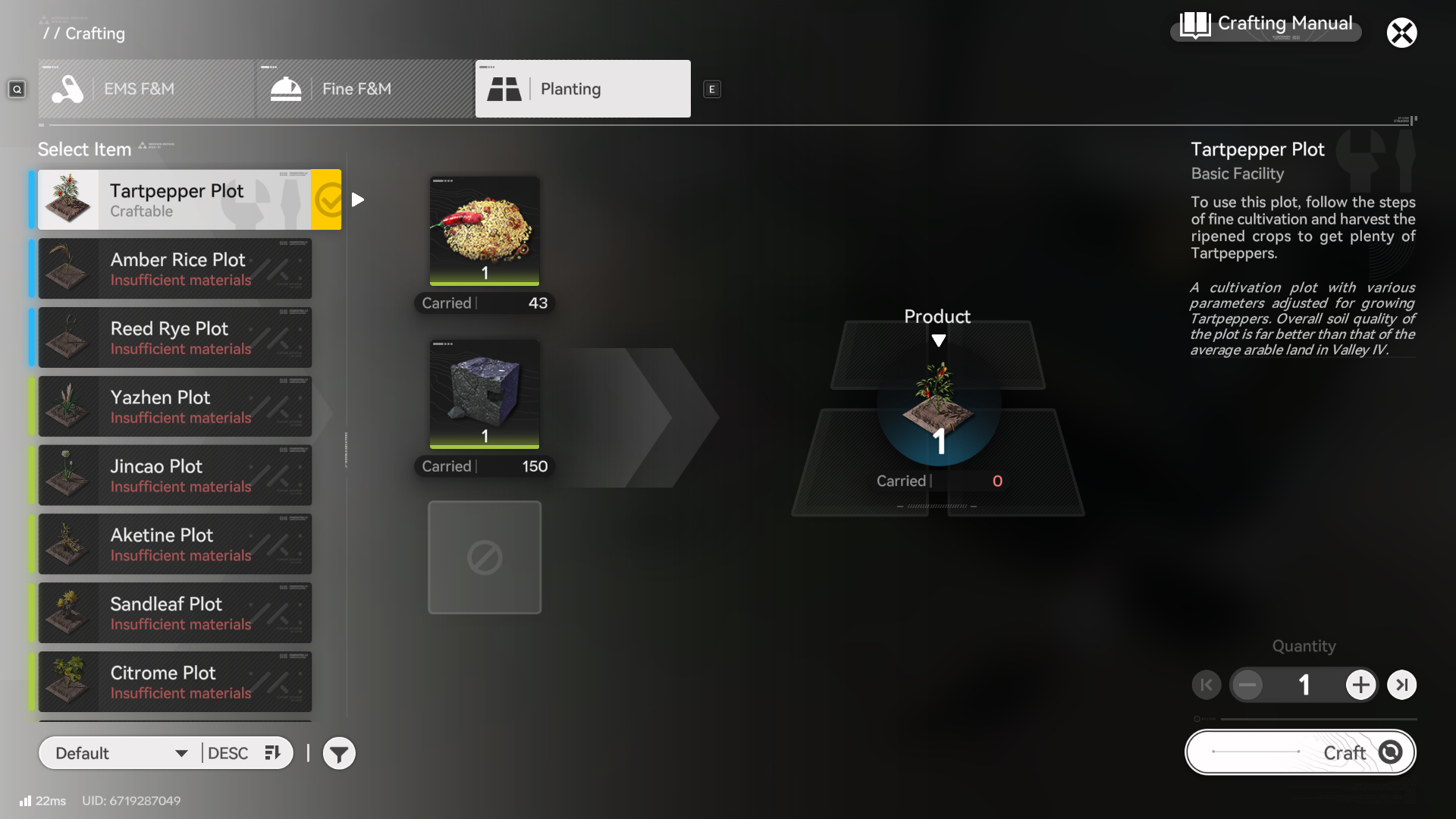
Task: Open the Crafting Manual
Action: click(1266, 25)
